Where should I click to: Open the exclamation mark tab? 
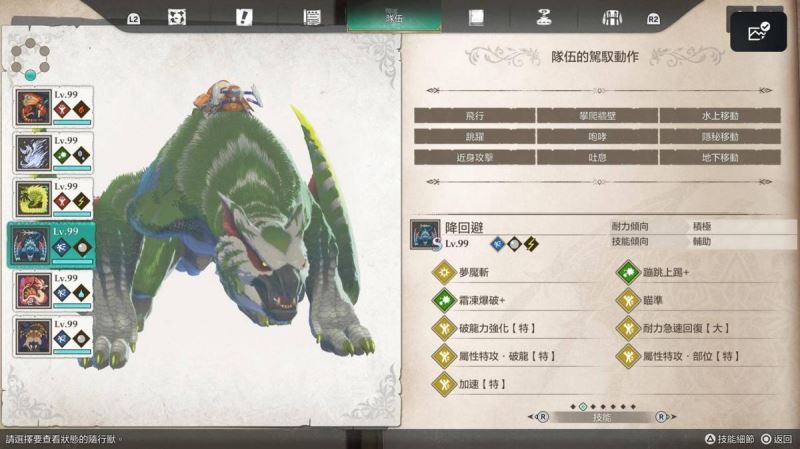pos(244,17)
